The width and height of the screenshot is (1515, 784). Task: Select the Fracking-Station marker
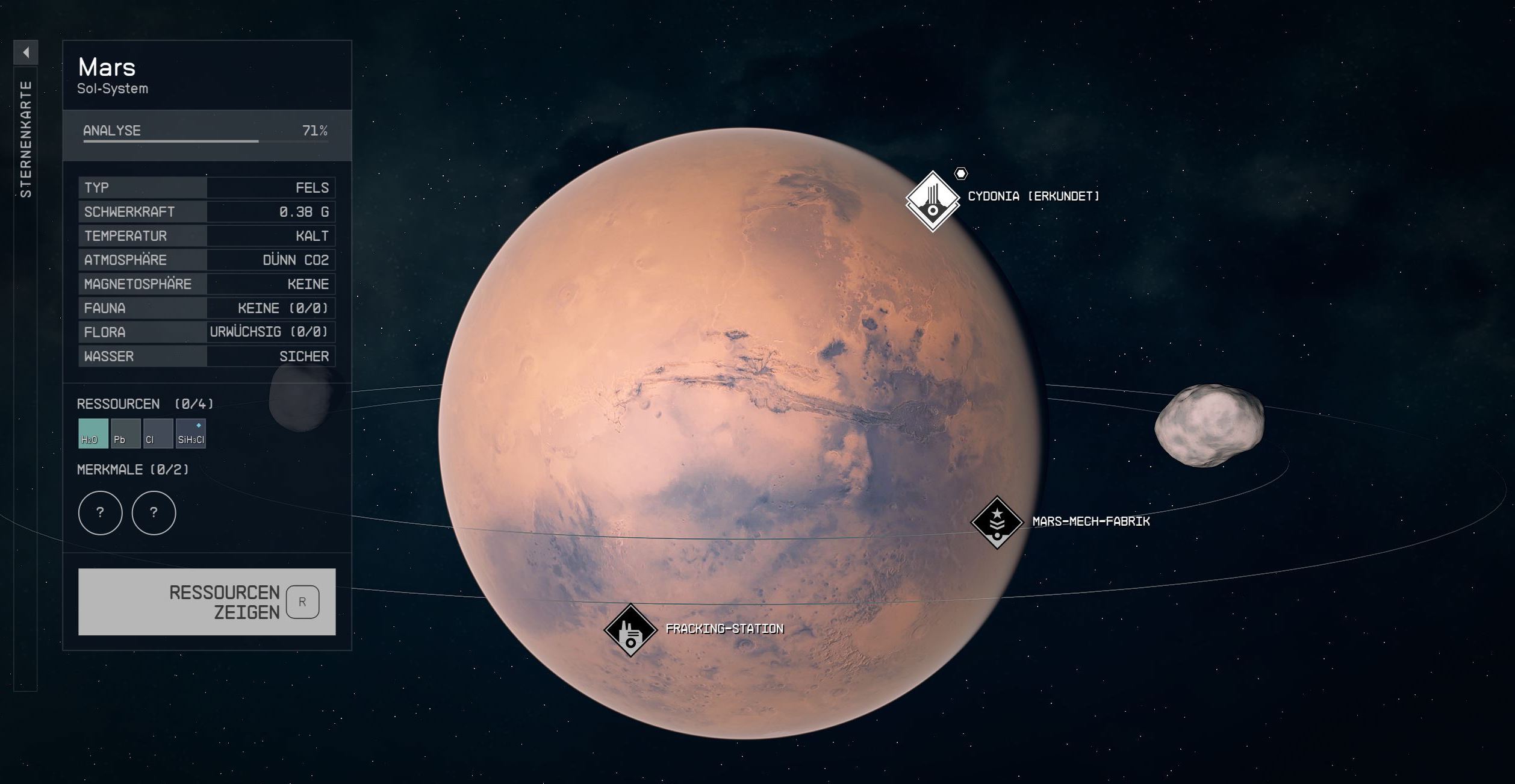point(630,630)
